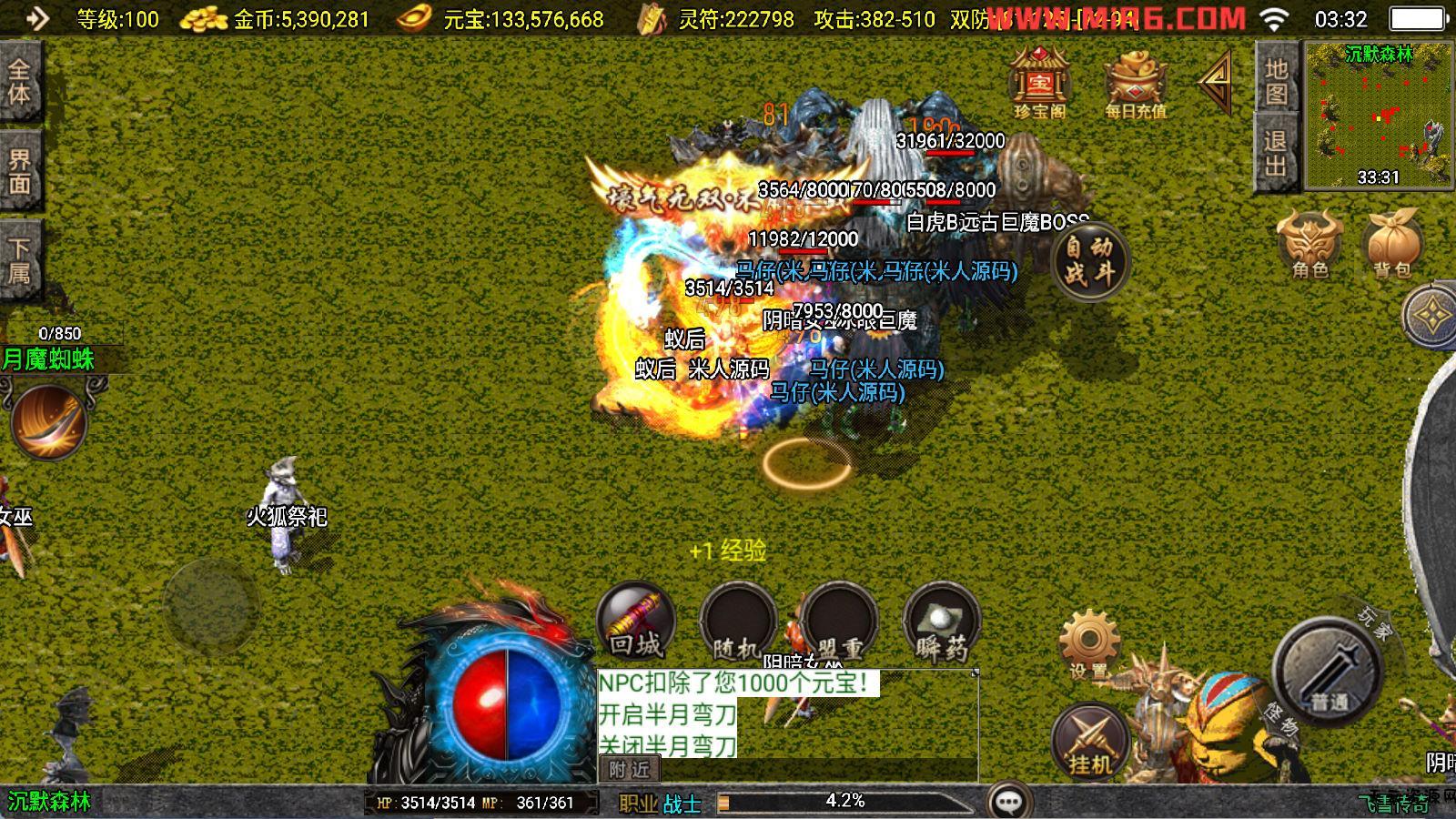Toggle the 界面 interface button

(x=20, y=171)
